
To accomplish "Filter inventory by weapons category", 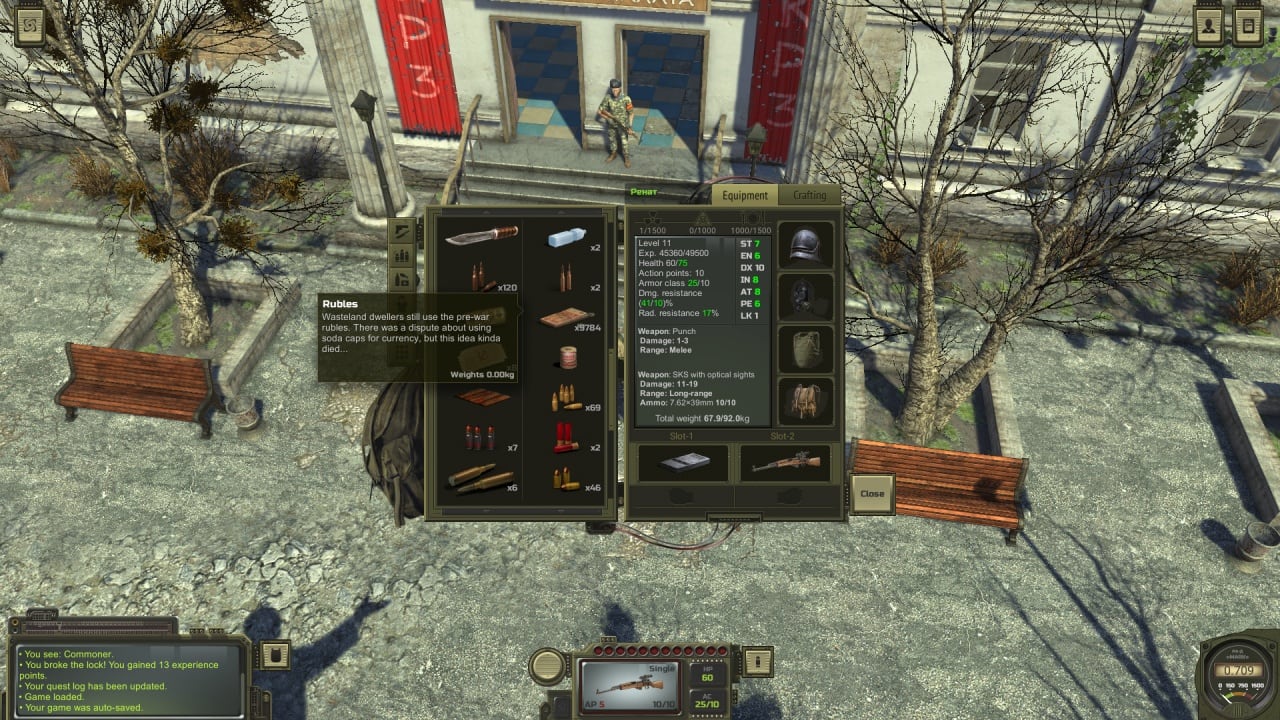I will 403,231.
